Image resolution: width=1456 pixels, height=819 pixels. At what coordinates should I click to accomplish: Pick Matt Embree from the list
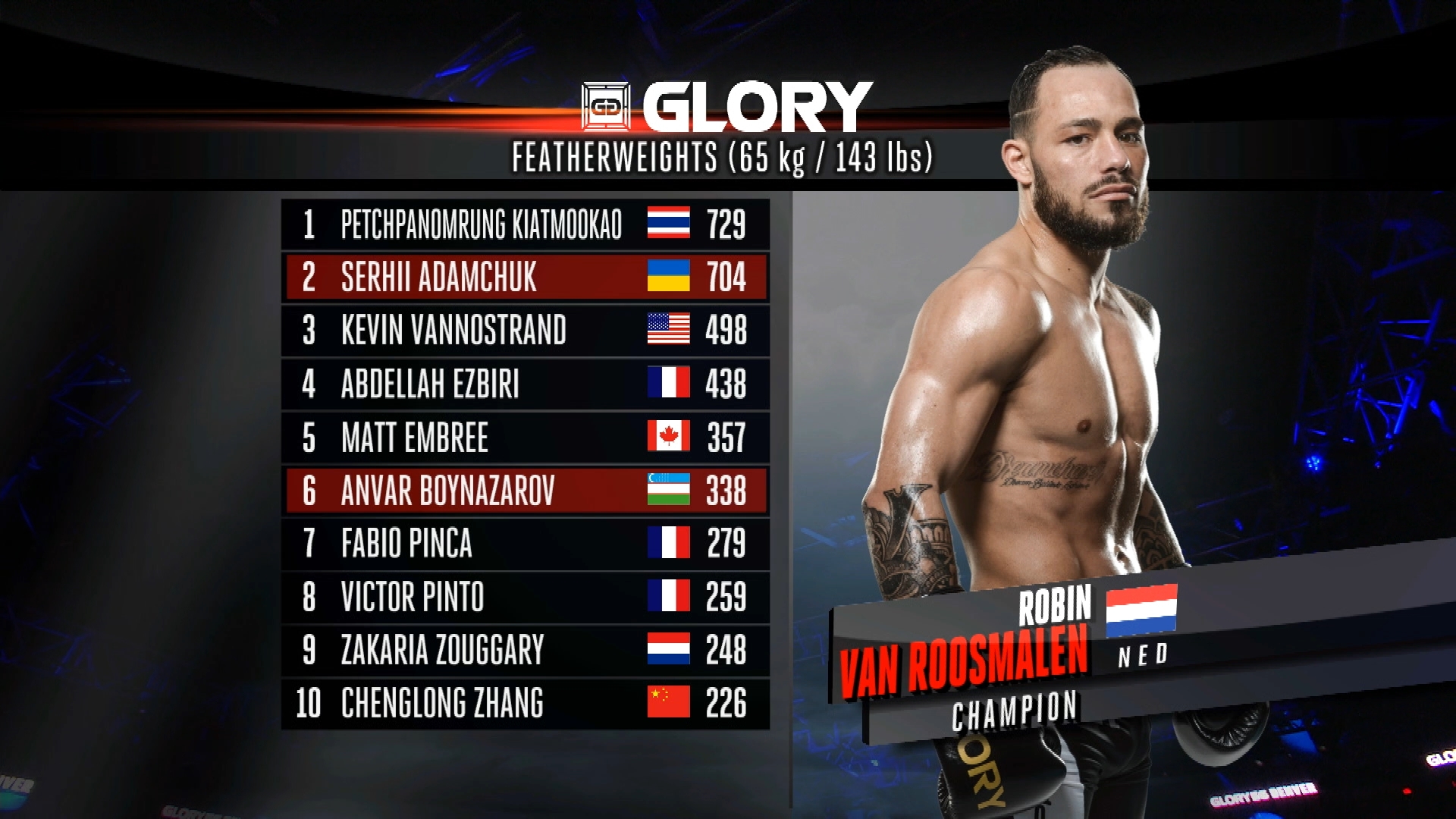525,438
